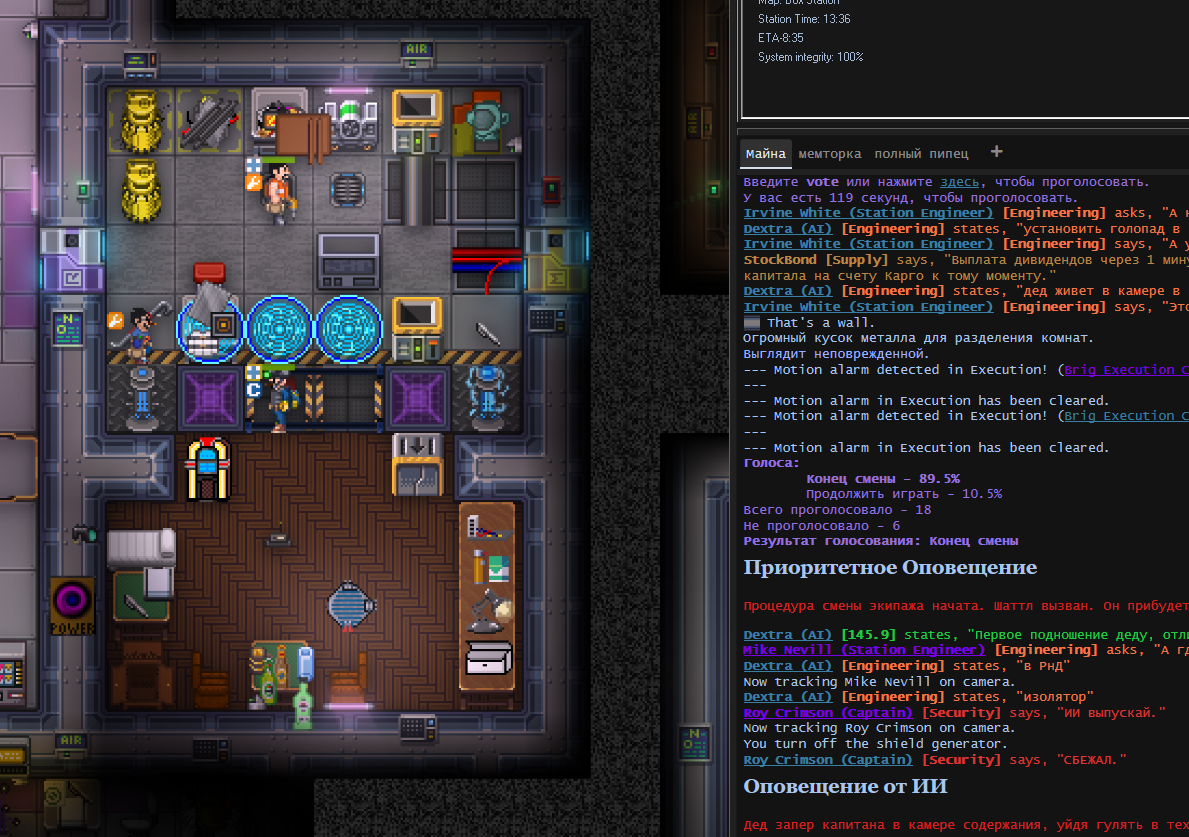Follow the здесь link to vote
1189x837 pixels.
click(961, 182)
